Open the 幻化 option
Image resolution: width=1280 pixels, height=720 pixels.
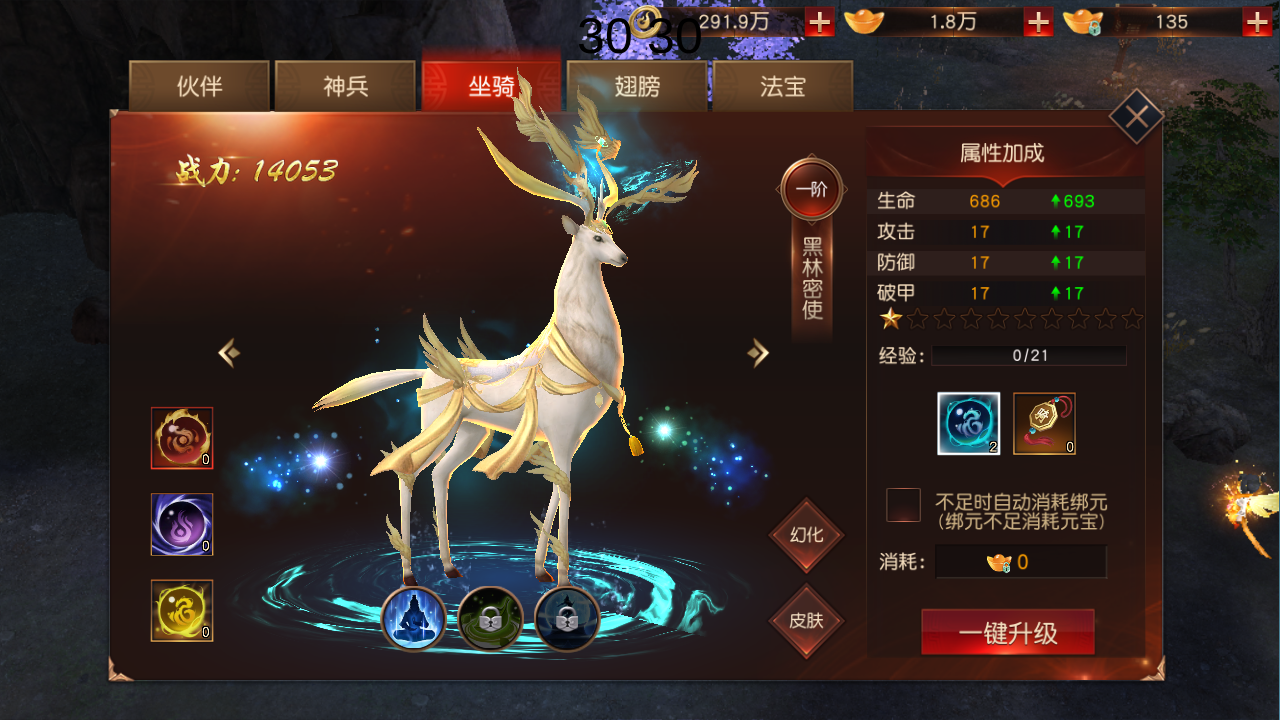click(806, 535)
